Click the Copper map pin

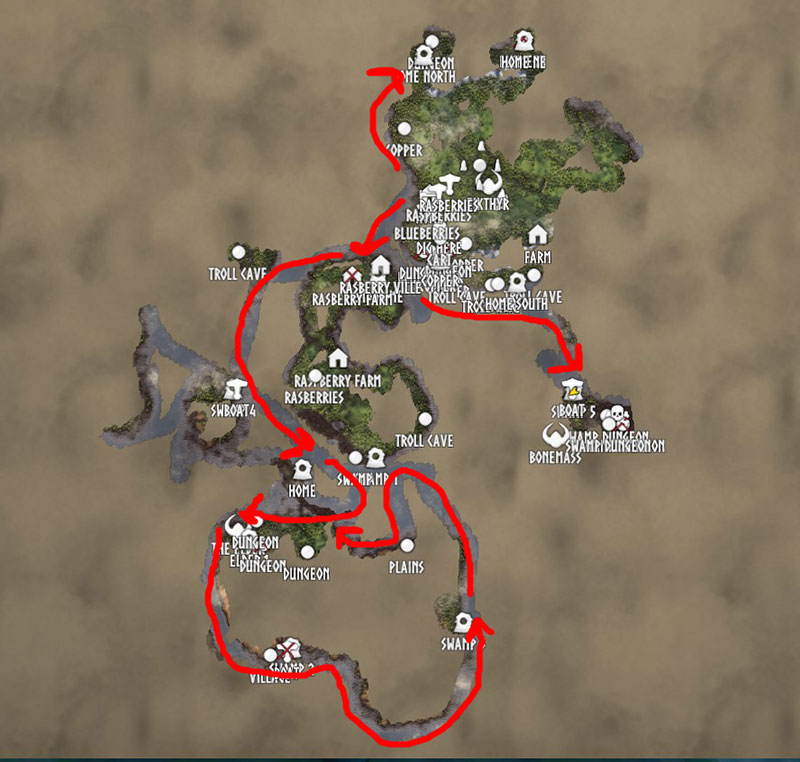pos(405,129)
